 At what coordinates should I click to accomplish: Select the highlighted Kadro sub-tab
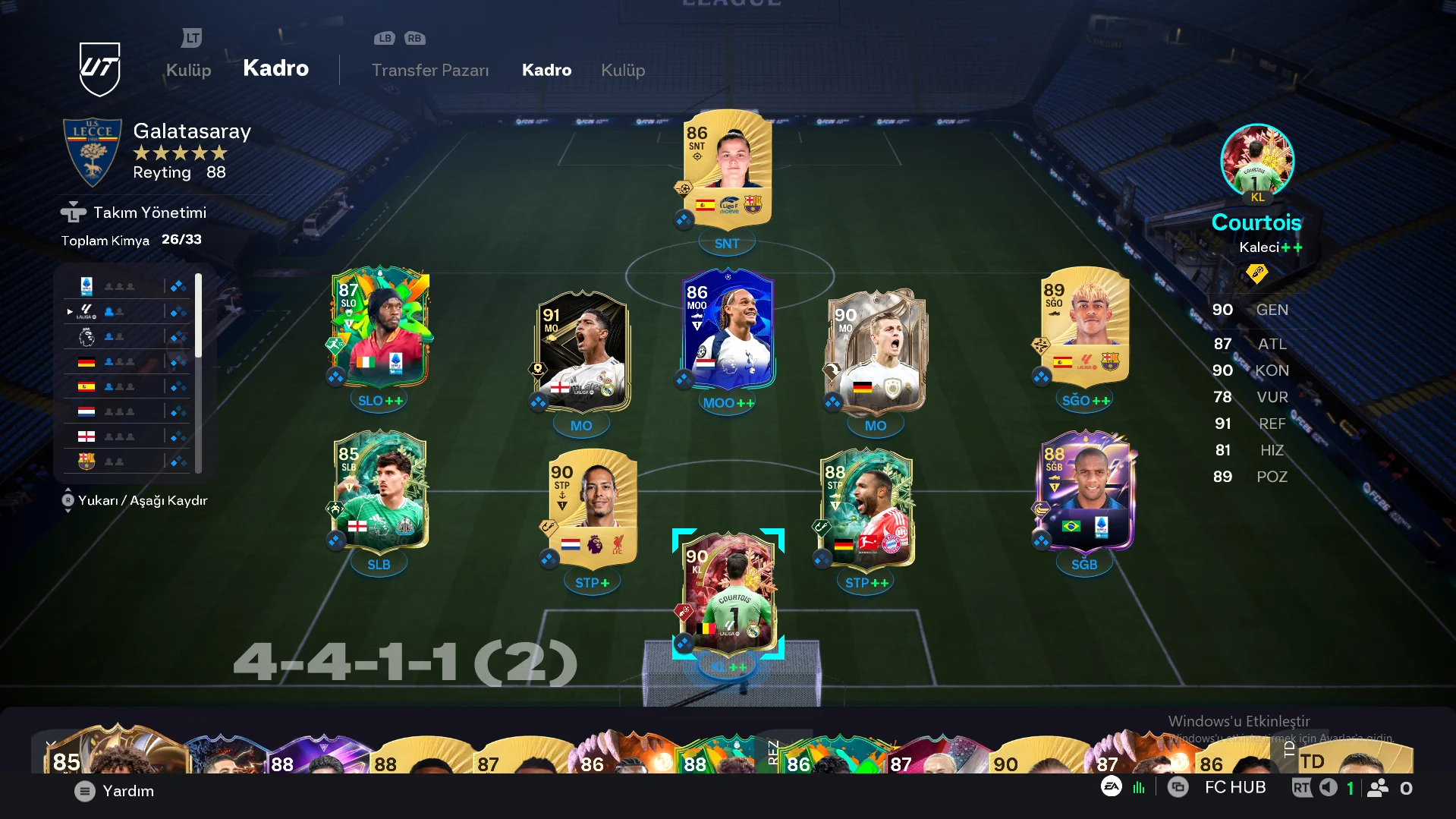(546, 70)
